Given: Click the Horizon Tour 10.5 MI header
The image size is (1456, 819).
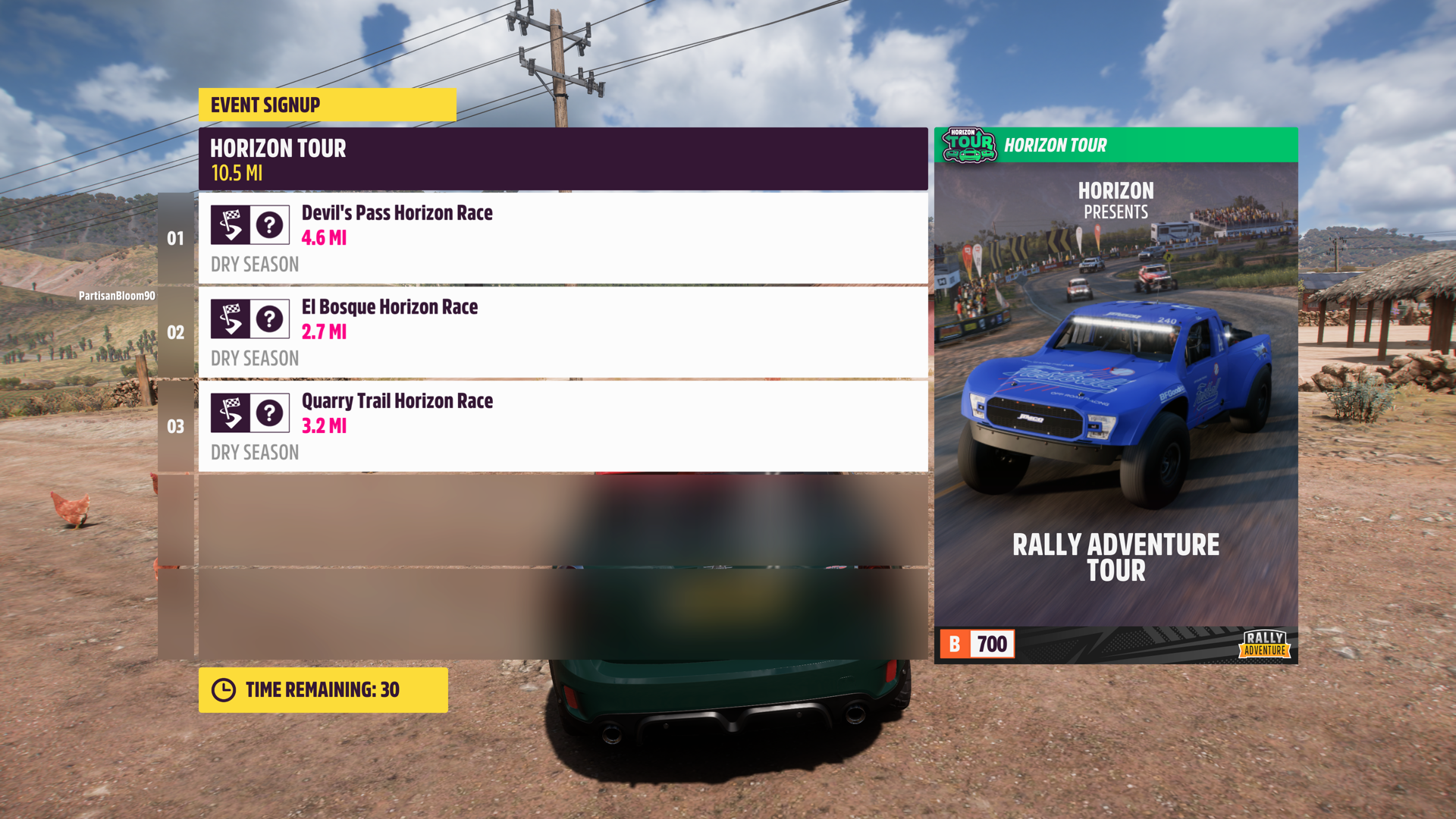Looking at the screenshot, I should click(x=563, y=159).
